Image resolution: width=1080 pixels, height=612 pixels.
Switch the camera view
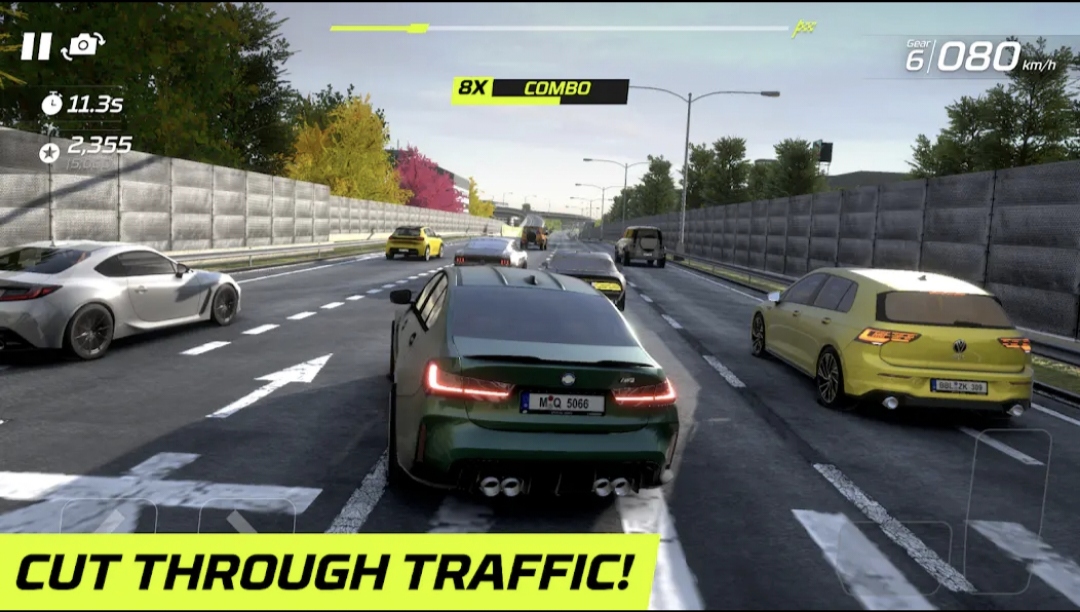(x=83, y=46)
